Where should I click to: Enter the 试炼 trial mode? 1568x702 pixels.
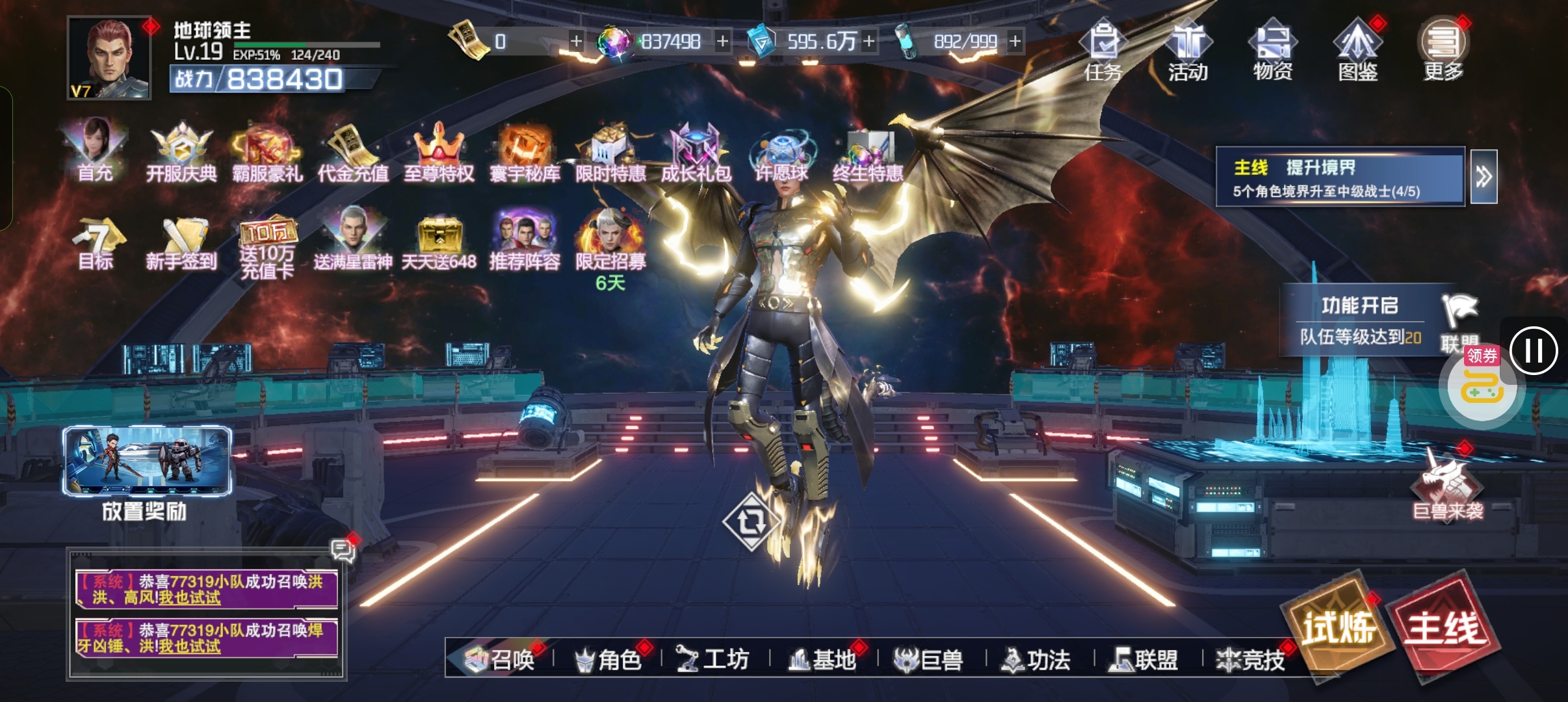[1339, 628]
